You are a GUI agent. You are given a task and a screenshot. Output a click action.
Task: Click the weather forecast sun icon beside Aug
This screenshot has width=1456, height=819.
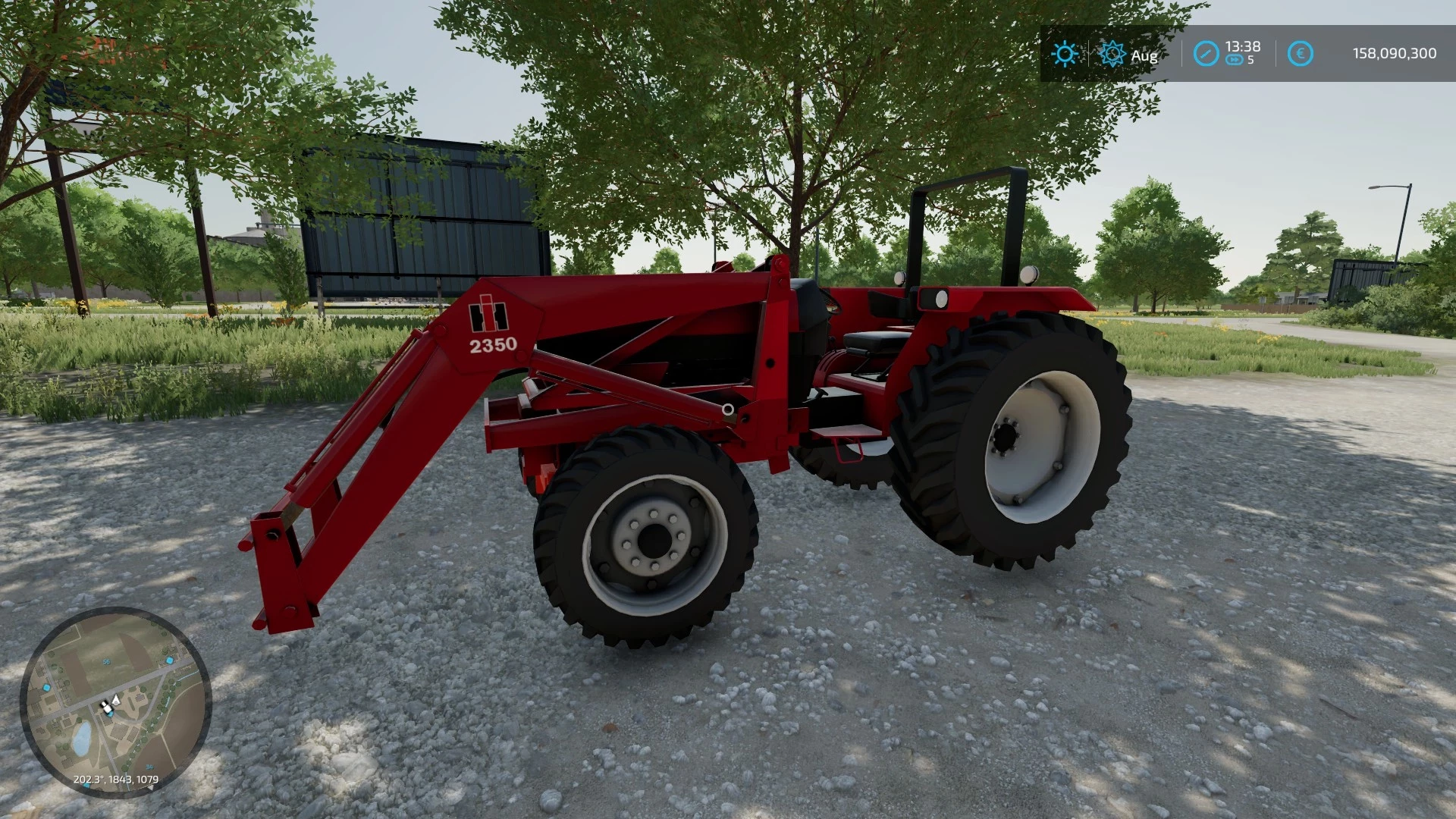[x=1112, y=54]
